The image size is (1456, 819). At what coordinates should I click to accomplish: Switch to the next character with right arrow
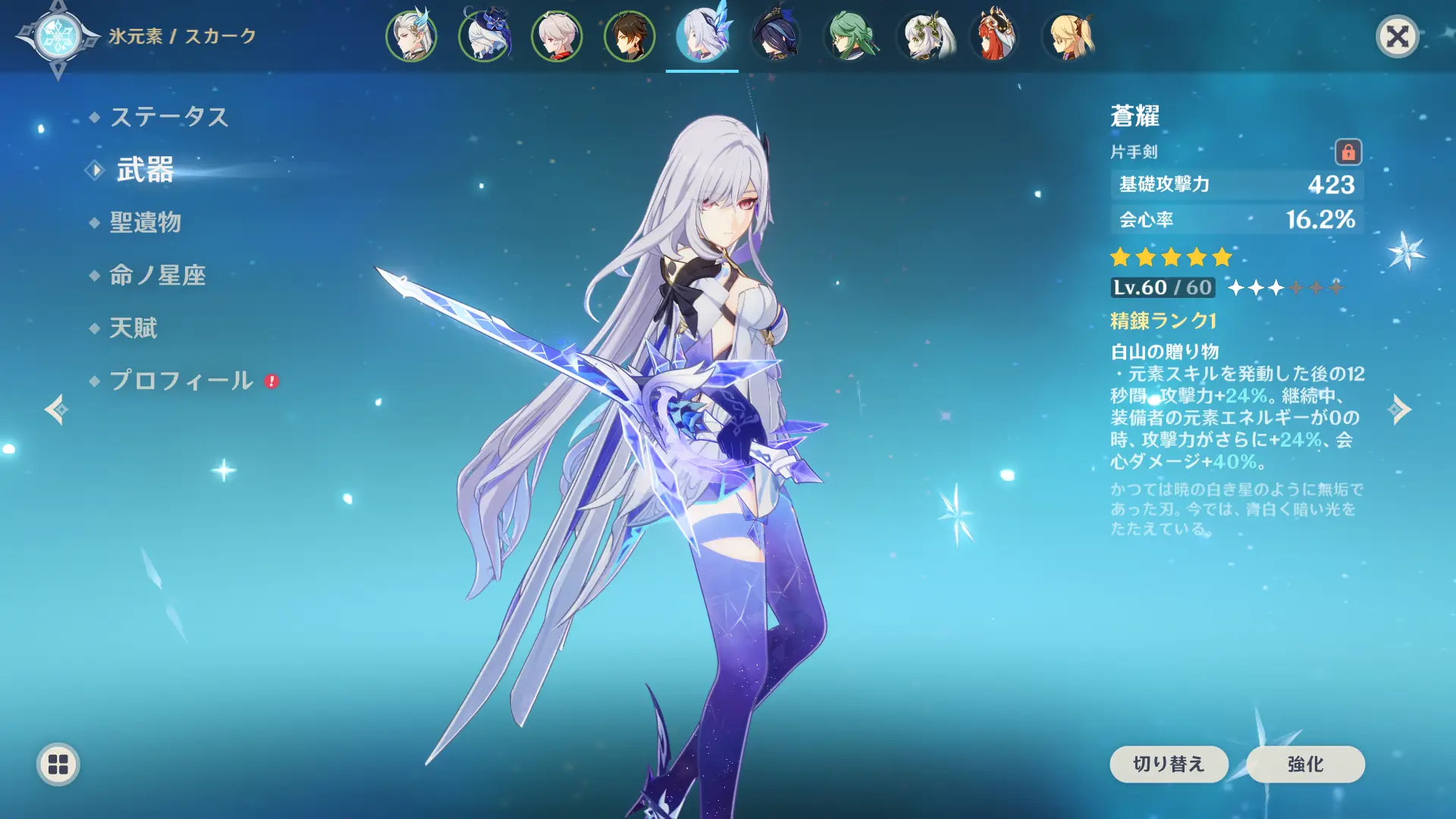[x=1400, y=409]
